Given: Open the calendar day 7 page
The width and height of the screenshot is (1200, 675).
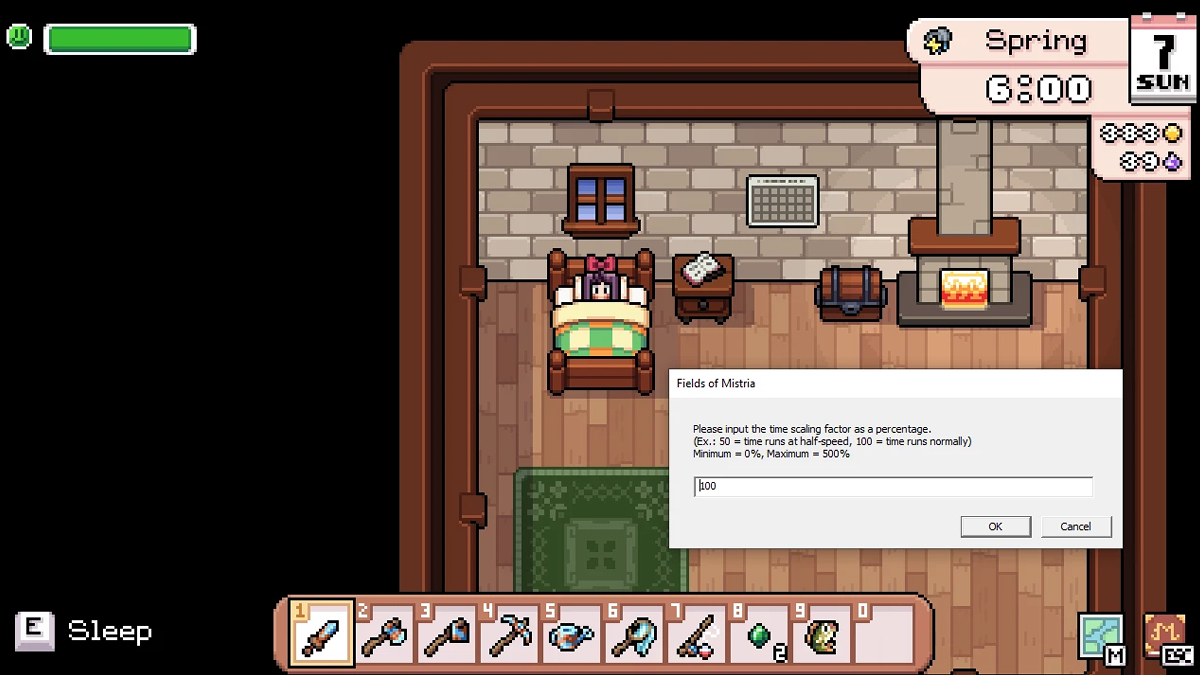Looking at the screenshot, I should (x=1163, y=60).
